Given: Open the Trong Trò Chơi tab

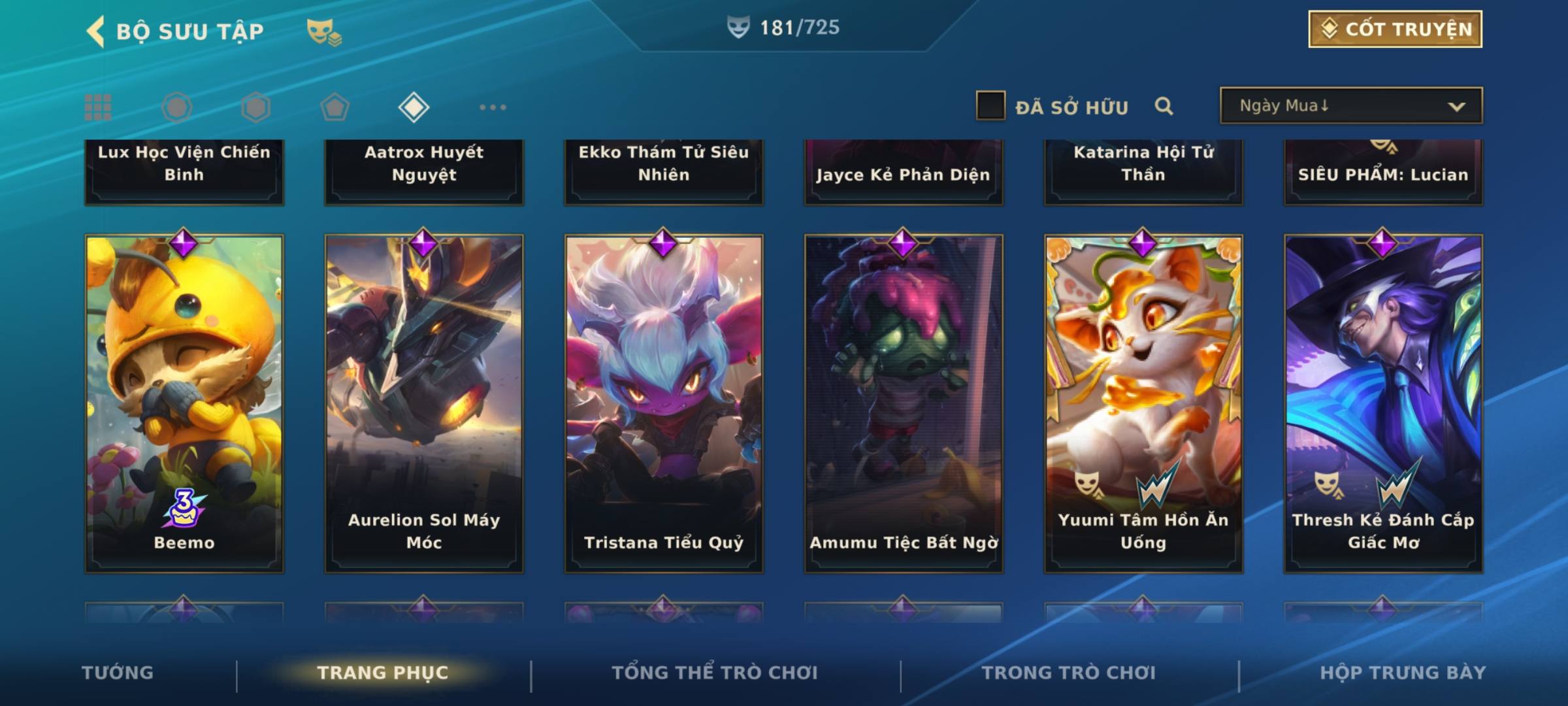Looking at the screenshot, I should click(1069, 673).
